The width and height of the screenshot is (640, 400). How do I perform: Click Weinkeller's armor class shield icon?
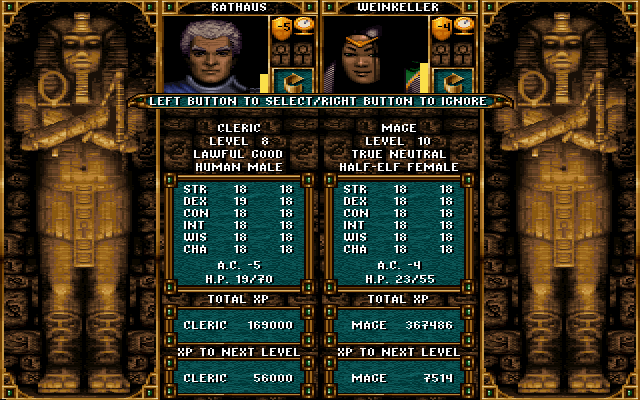(x=441, y=28)
